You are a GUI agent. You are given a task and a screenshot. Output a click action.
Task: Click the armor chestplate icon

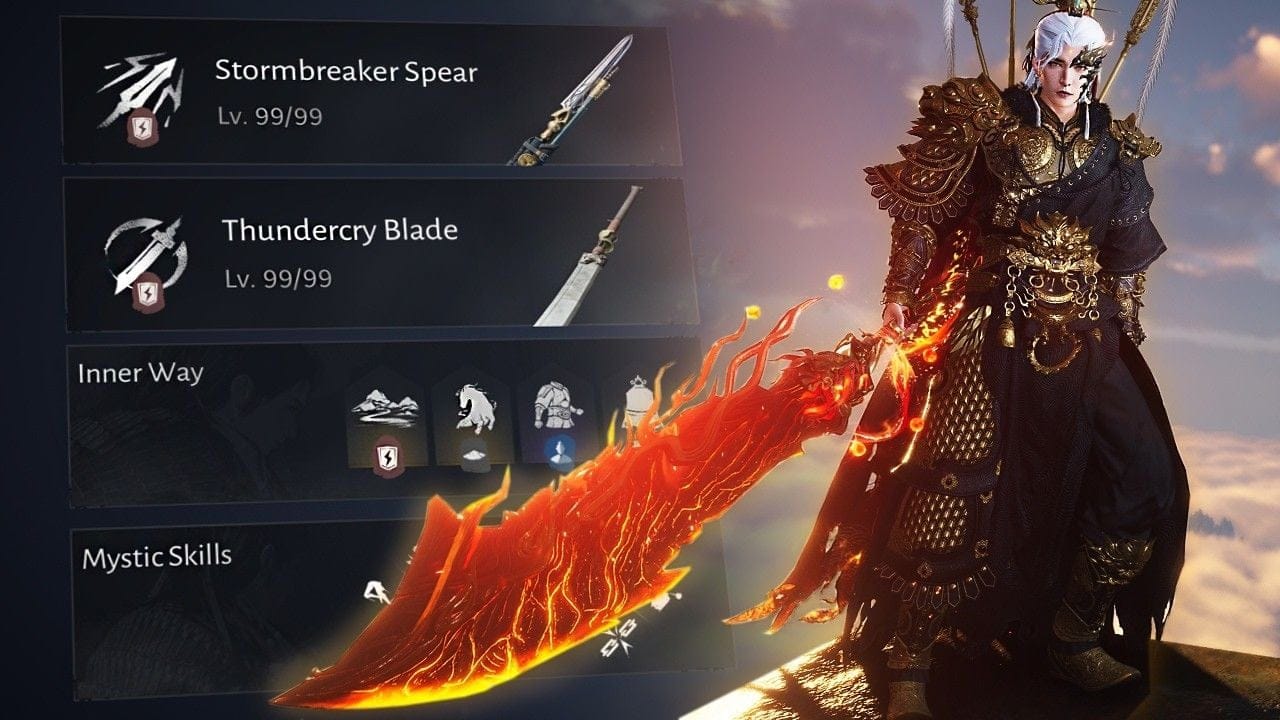point(558,405)
